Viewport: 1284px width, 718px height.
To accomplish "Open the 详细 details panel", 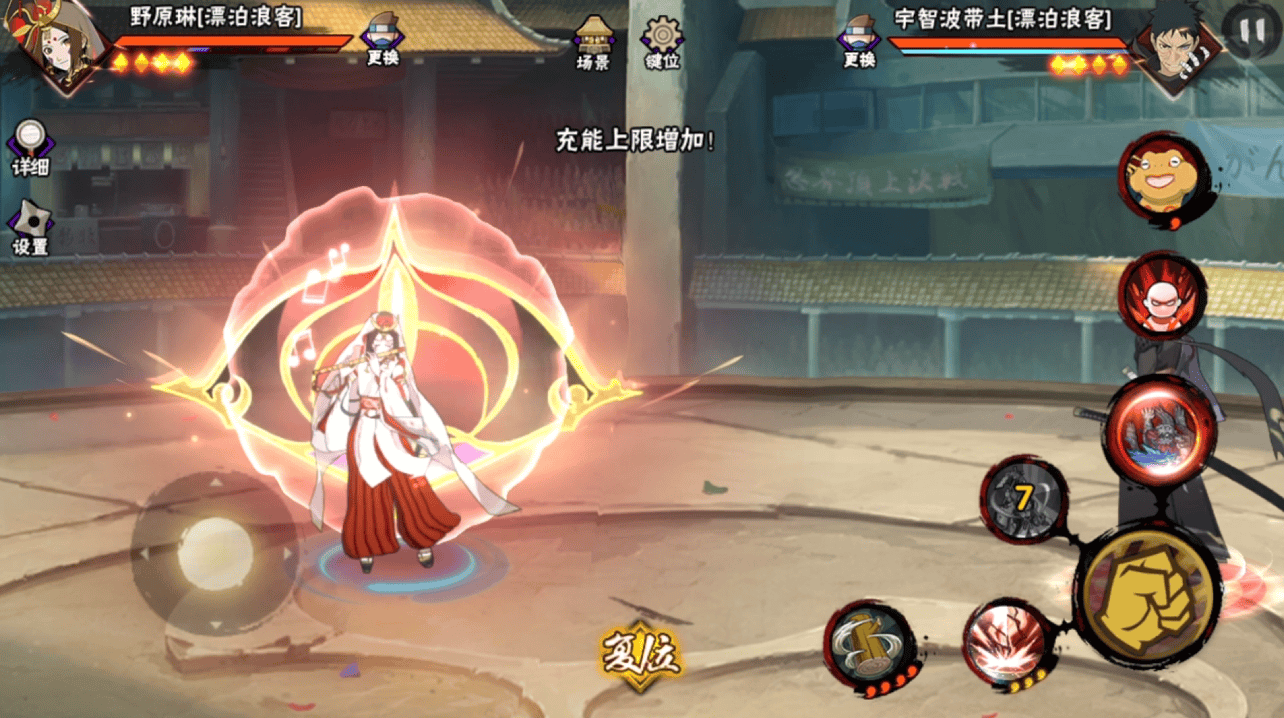I will (31, 147).
